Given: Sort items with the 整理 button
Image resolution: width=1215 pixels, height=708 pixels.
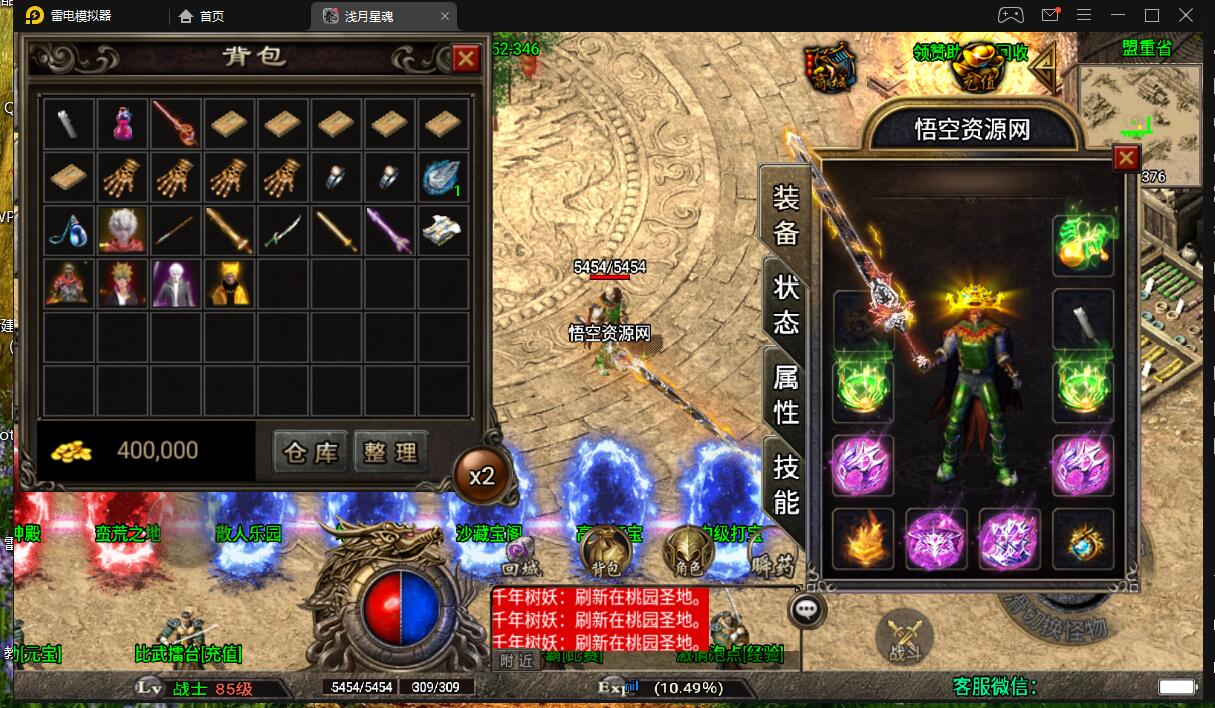Looking at the screenshot, I should click(x=390, y=452).
